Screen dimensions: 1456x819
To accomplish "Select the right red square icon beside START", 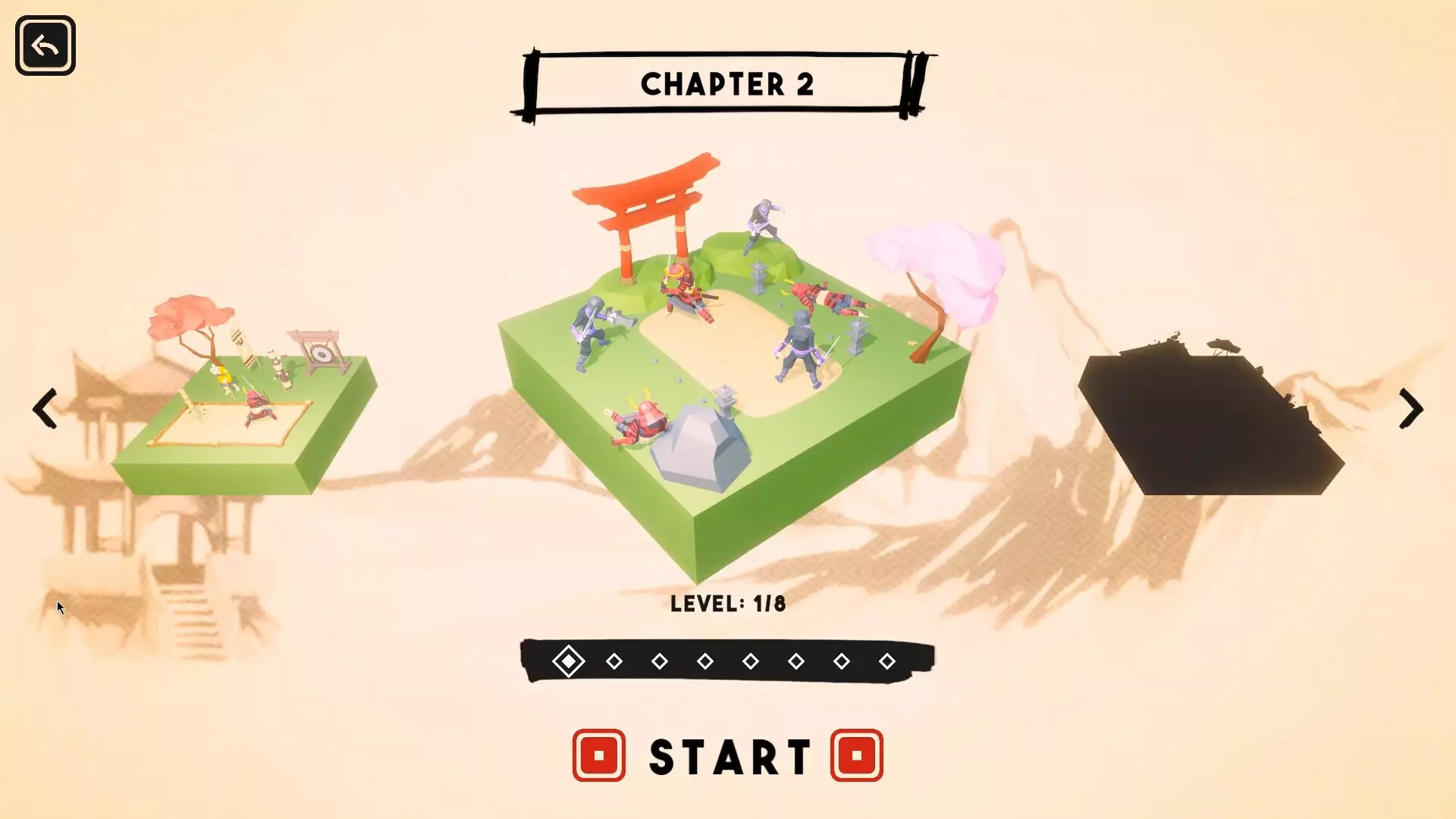I will 857,755.
